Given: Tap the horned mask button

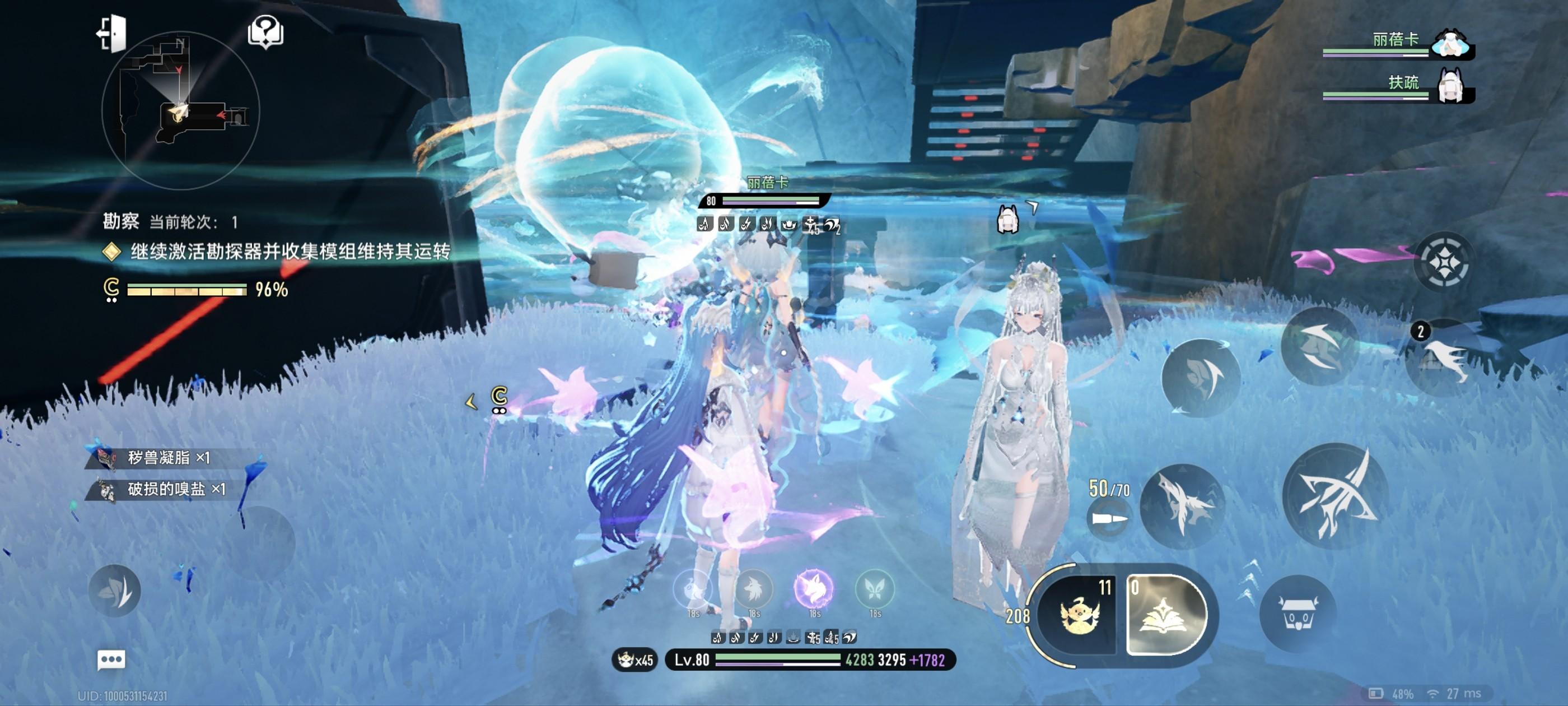Looking at the screenshot, I should [x=1299, y=614].
